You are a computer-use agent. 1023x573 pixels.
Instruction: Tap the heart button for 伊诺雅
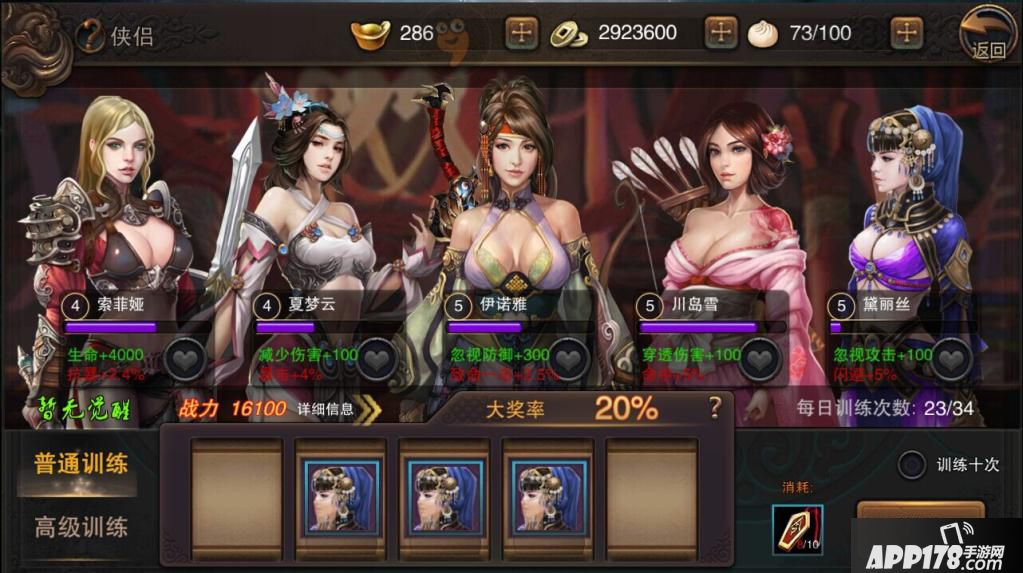(x=569, y=359)
